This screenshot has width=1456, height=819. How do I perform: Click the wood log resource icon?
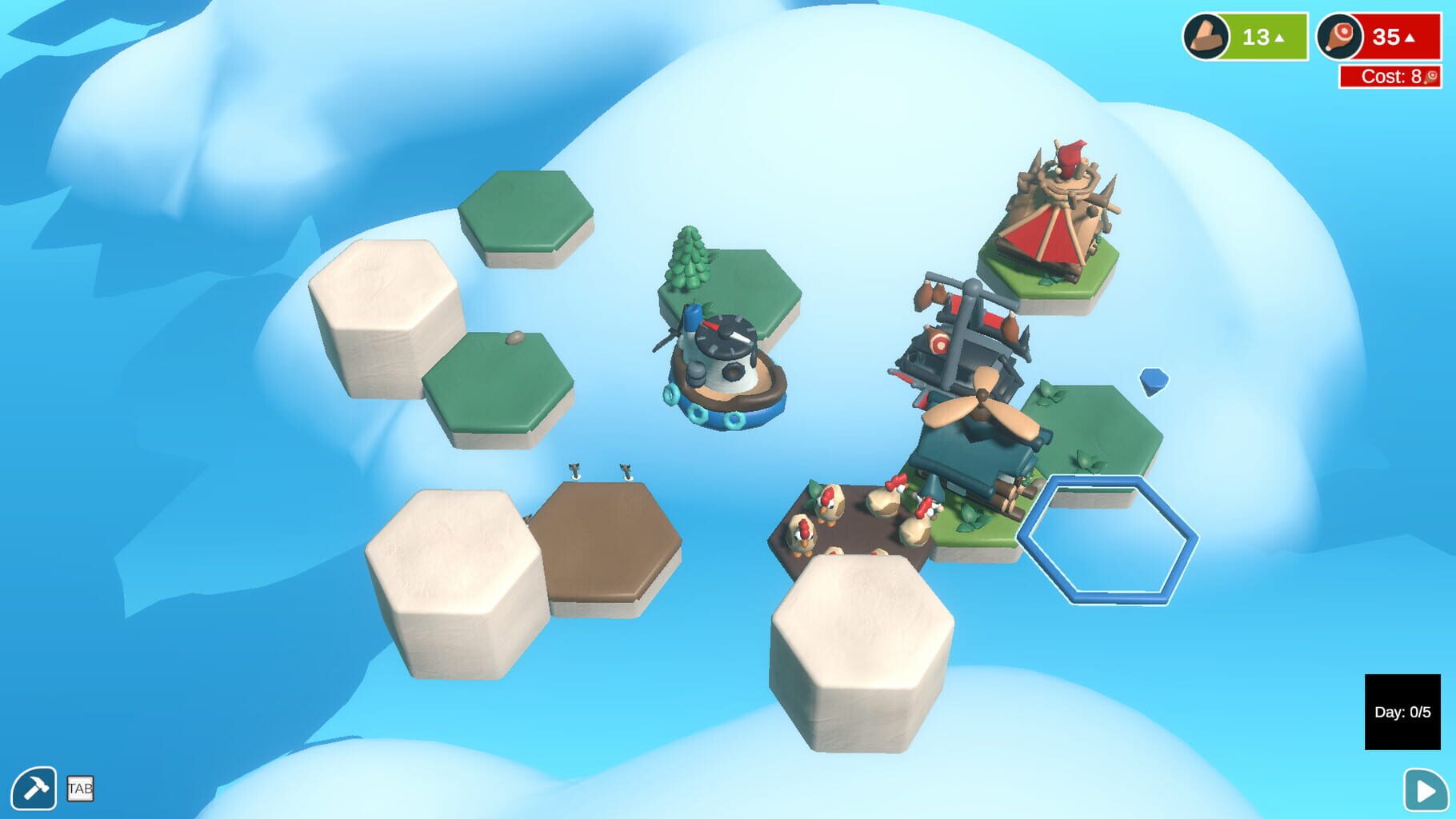point(1206,35)
